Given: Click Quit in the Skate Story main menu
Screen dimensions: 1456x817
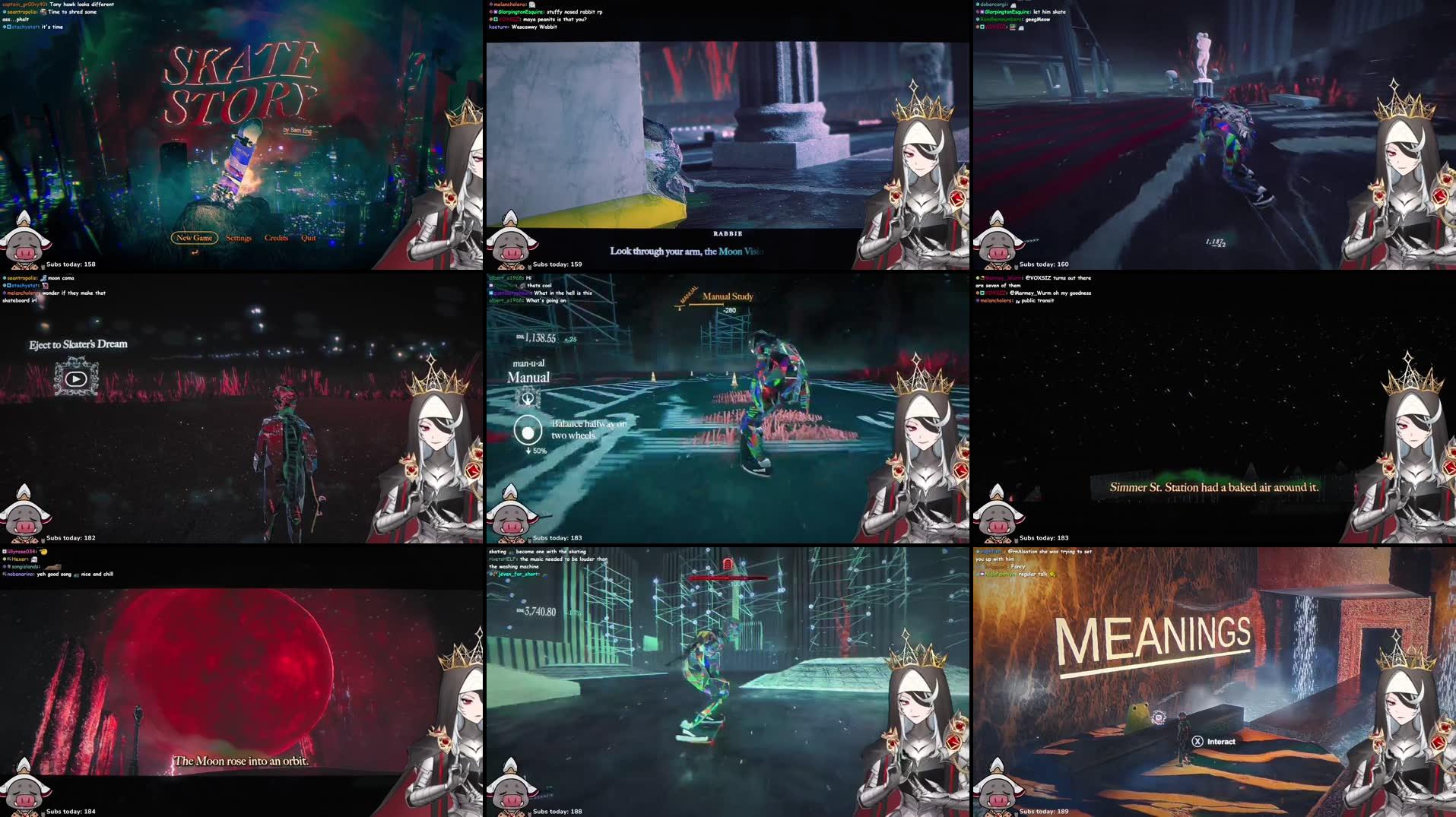Looking at the screenshot, I should point(308,238).
